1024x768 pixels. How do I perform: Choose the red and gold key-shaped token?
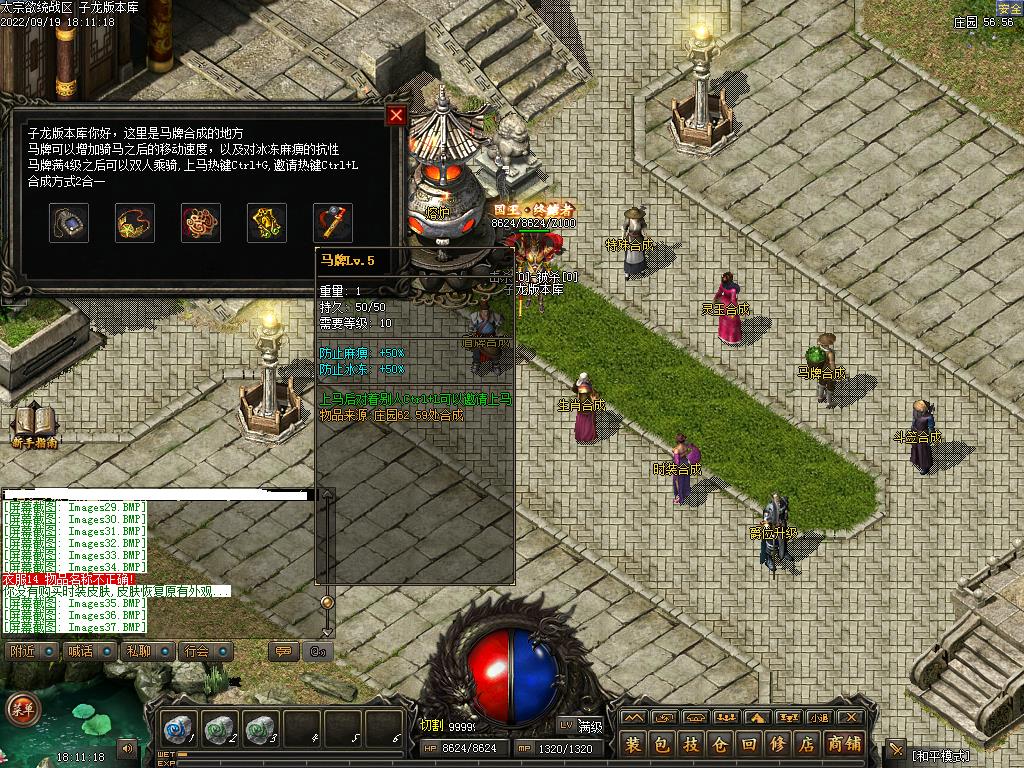tap(333, 223)
